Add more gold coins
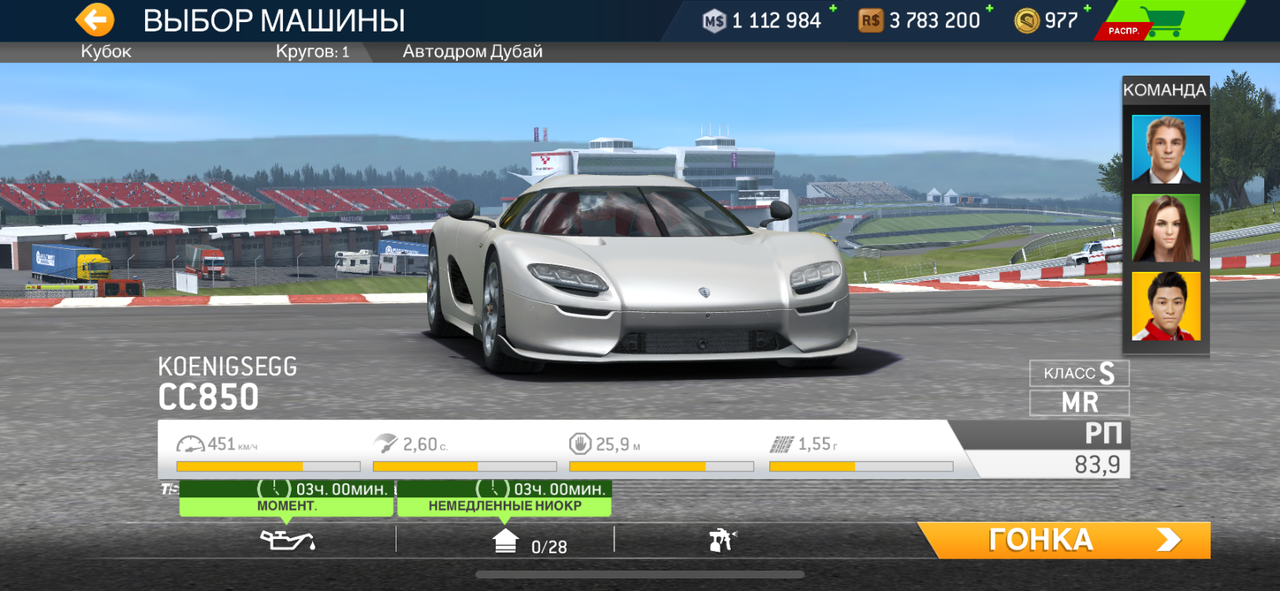This screenshot has width=1280, height=591. (x=1087, y=10)
